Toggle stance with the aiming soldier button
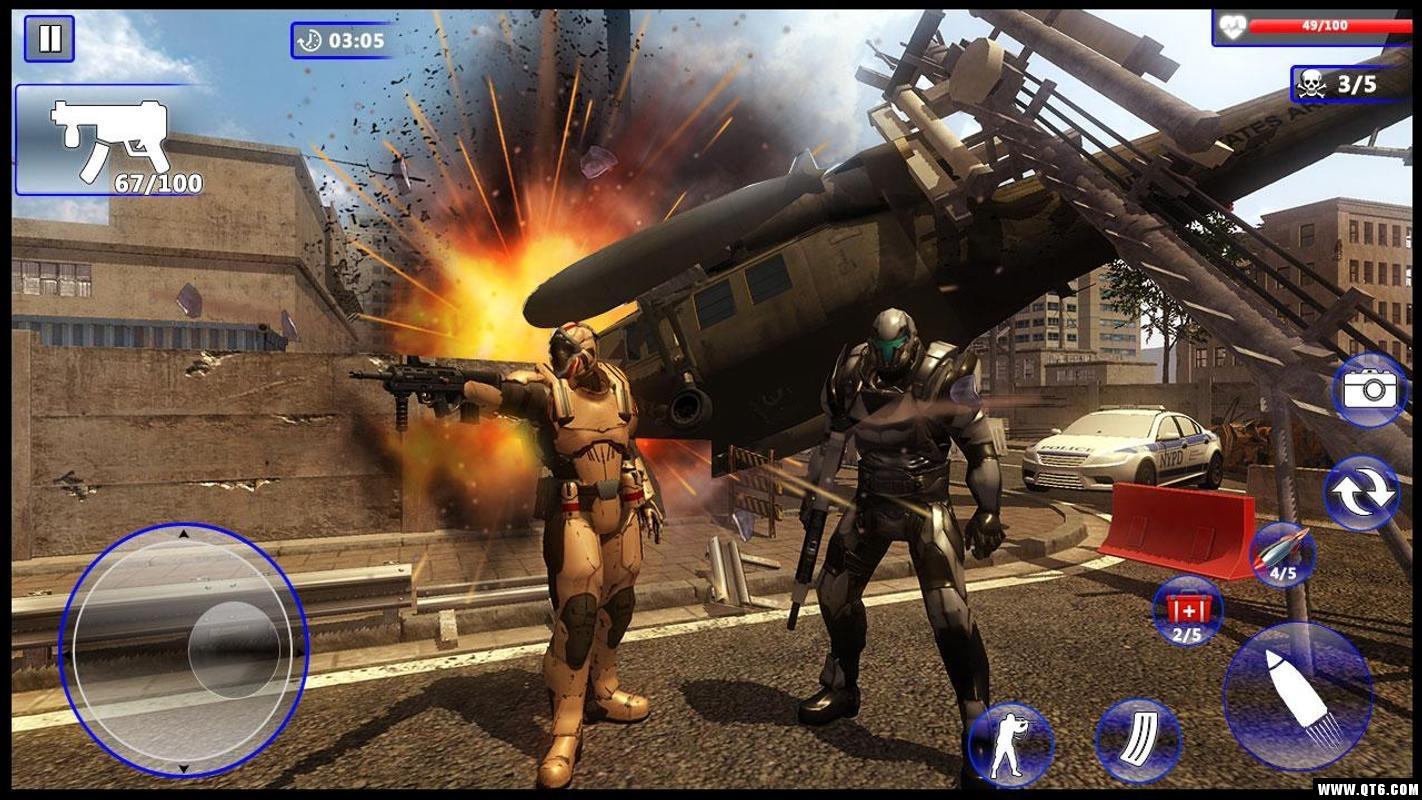Viewport: 1422px width, 800px height. (1011, 744)
